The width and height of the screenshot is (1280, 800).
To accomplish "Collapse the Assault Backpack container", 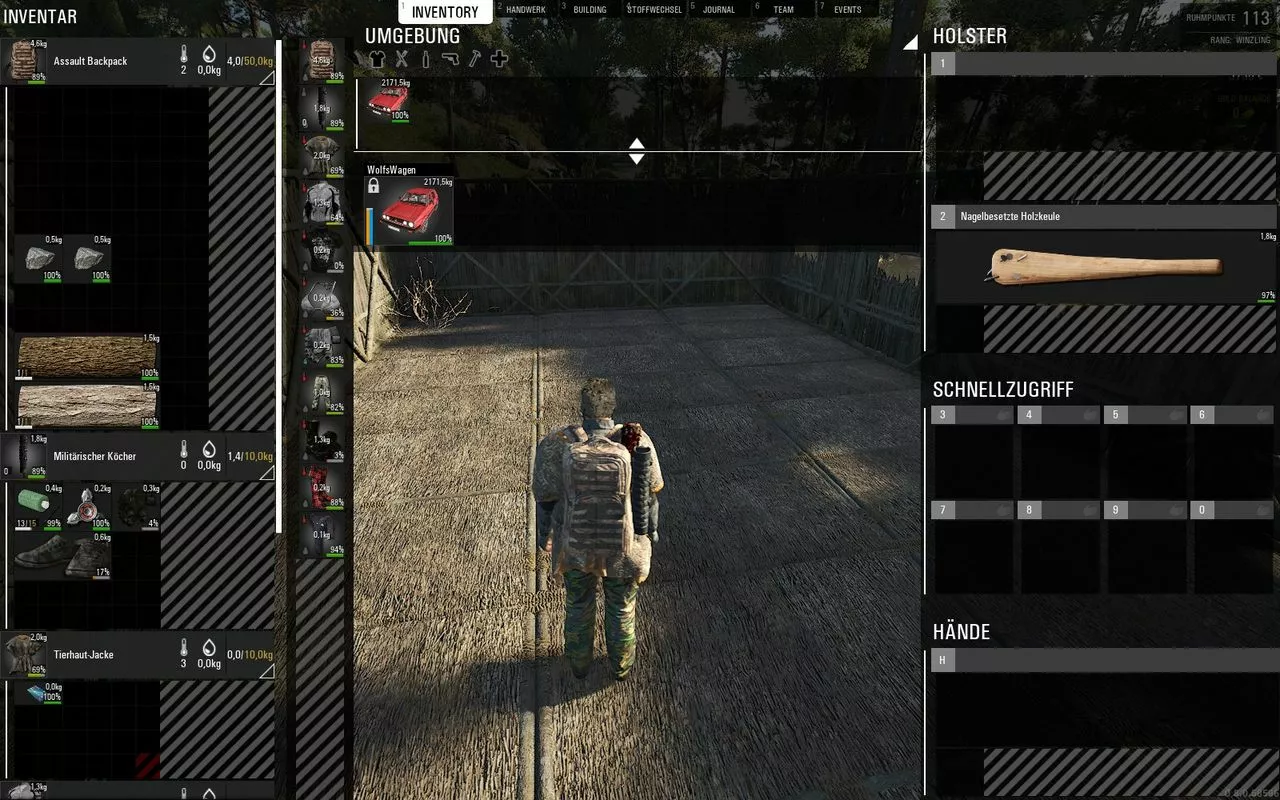I will click(267, 78).
